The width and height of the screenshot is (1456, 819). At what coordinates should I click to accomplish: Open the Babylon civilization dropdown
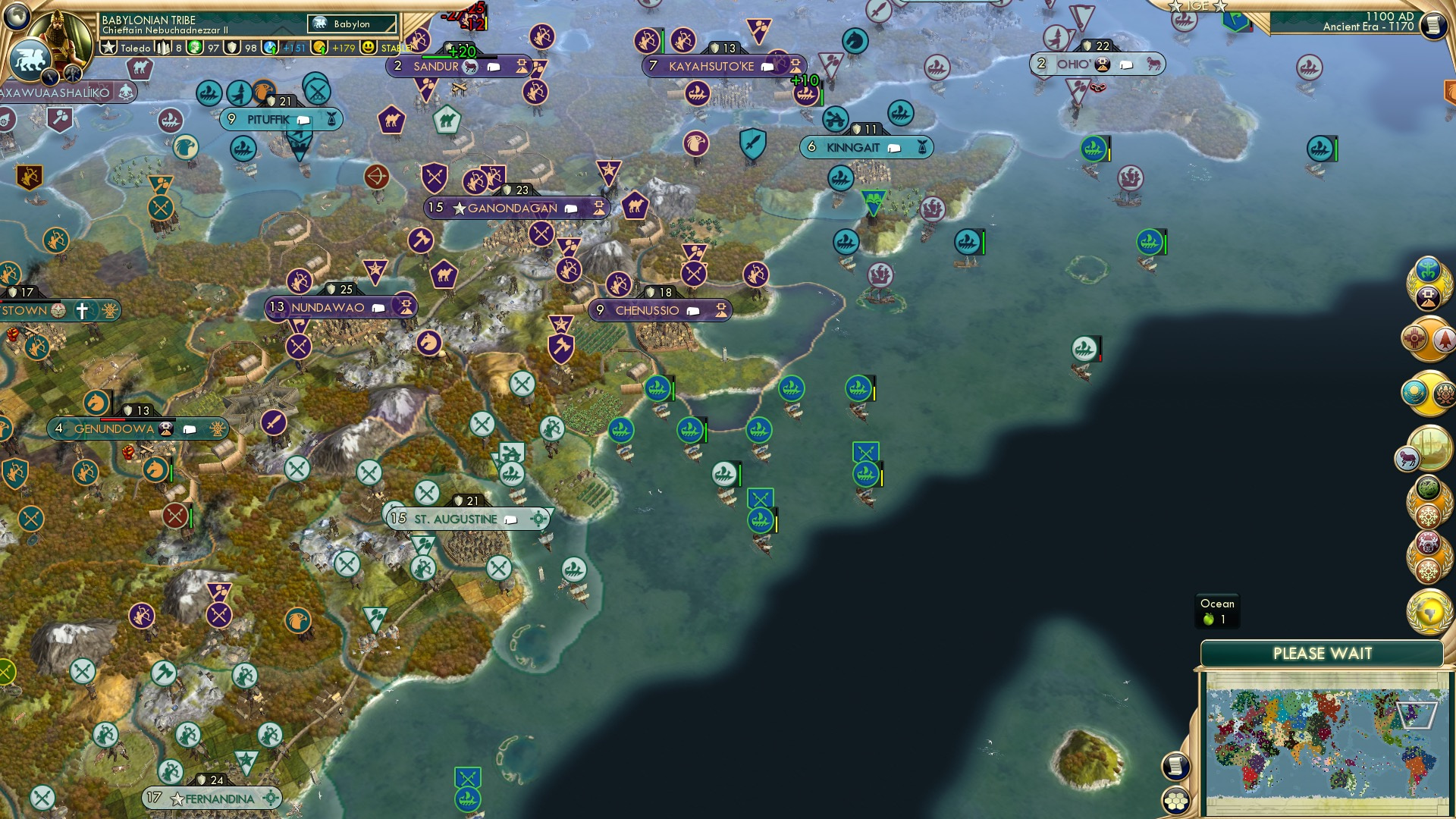tap(352, 24)
